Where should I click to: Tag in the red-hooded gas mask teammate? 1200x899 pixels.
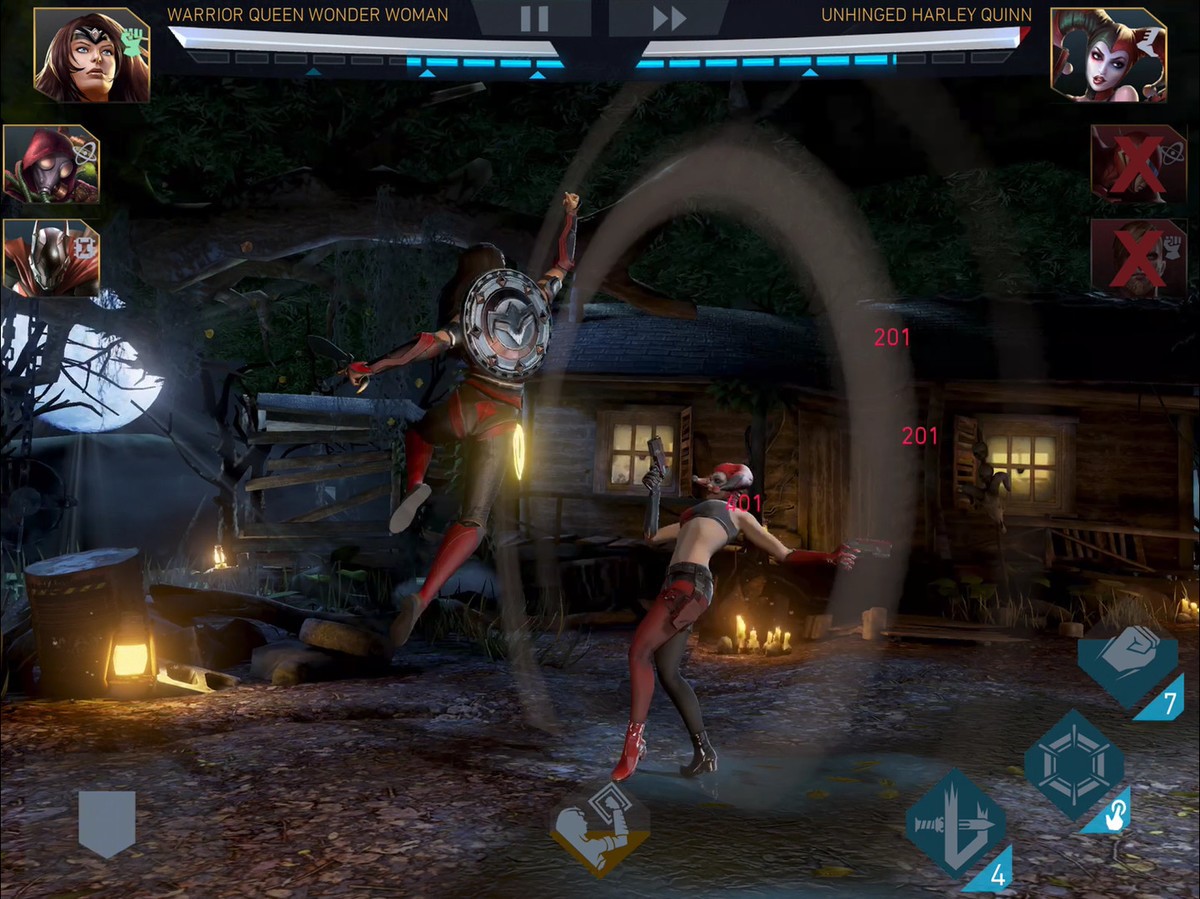point(51,165)
